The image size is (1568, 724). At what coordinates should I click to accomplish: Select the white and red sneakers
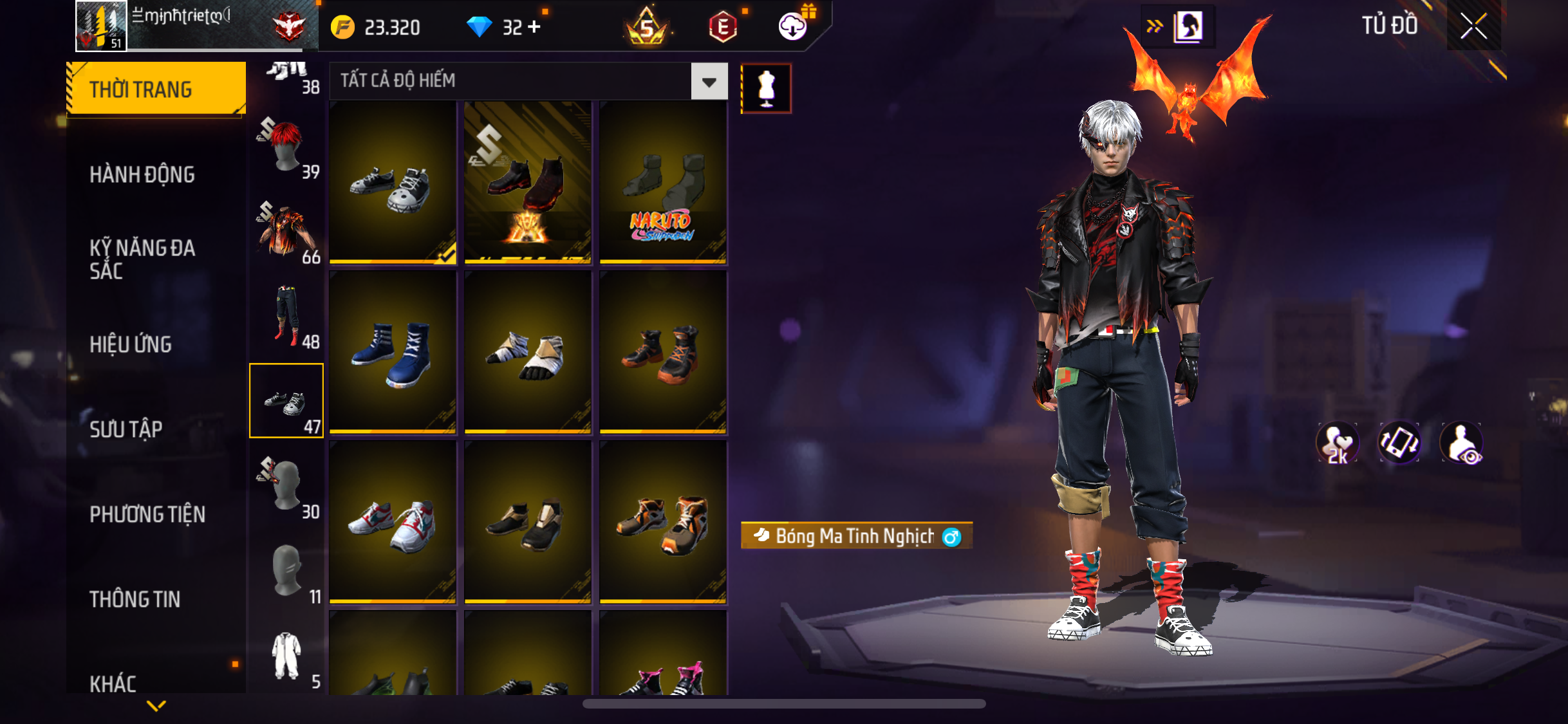(393, 522)
